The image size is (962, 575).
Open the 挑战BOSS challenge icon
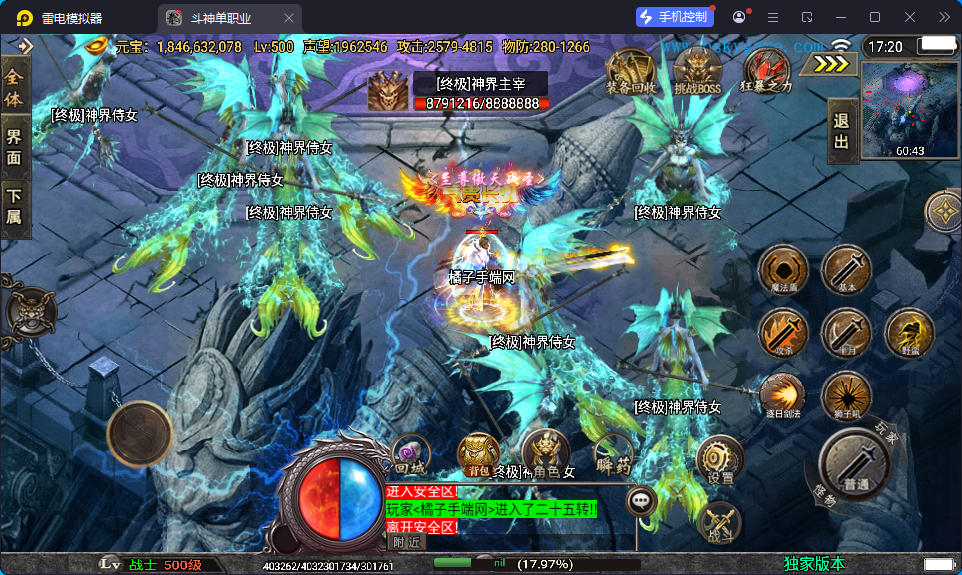(698, 71)
